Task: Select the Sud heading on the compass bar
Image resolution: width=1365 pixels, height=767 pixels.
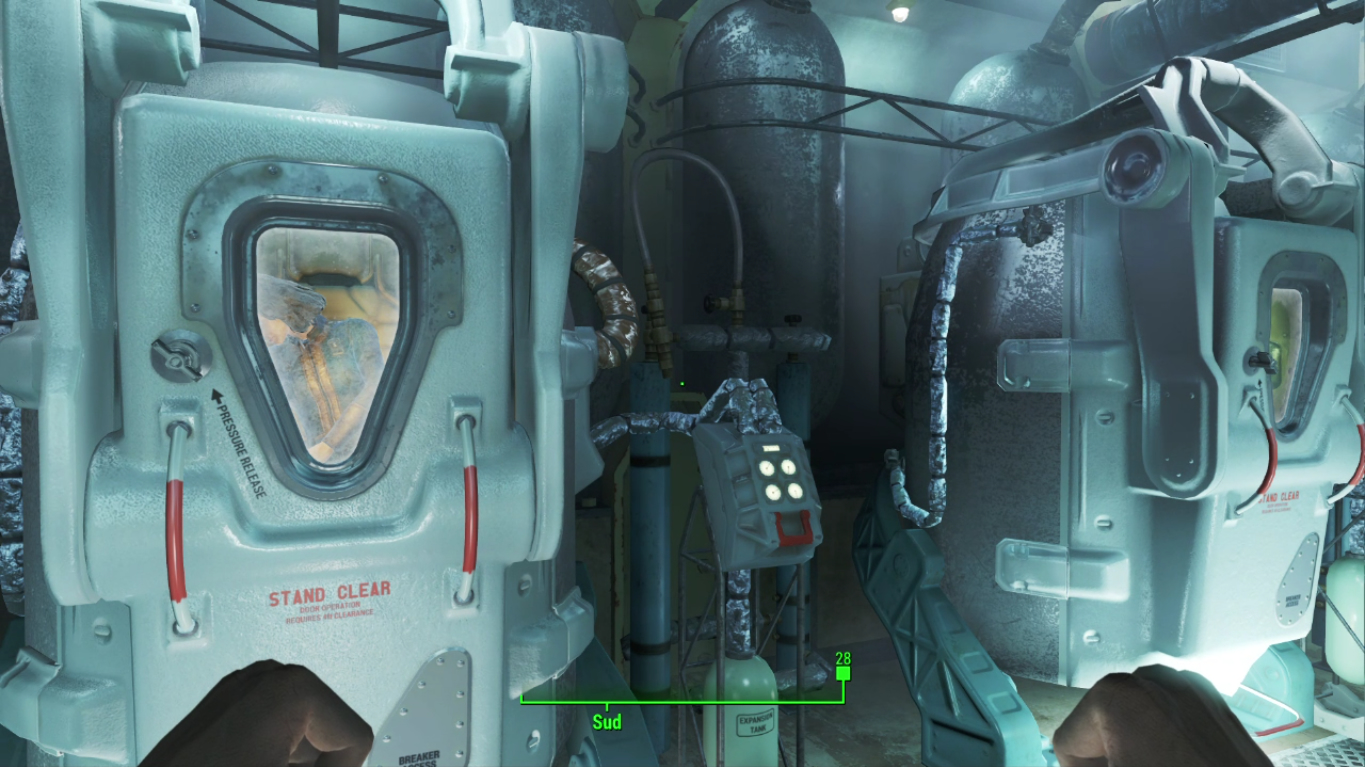Action: click(606, 721)
